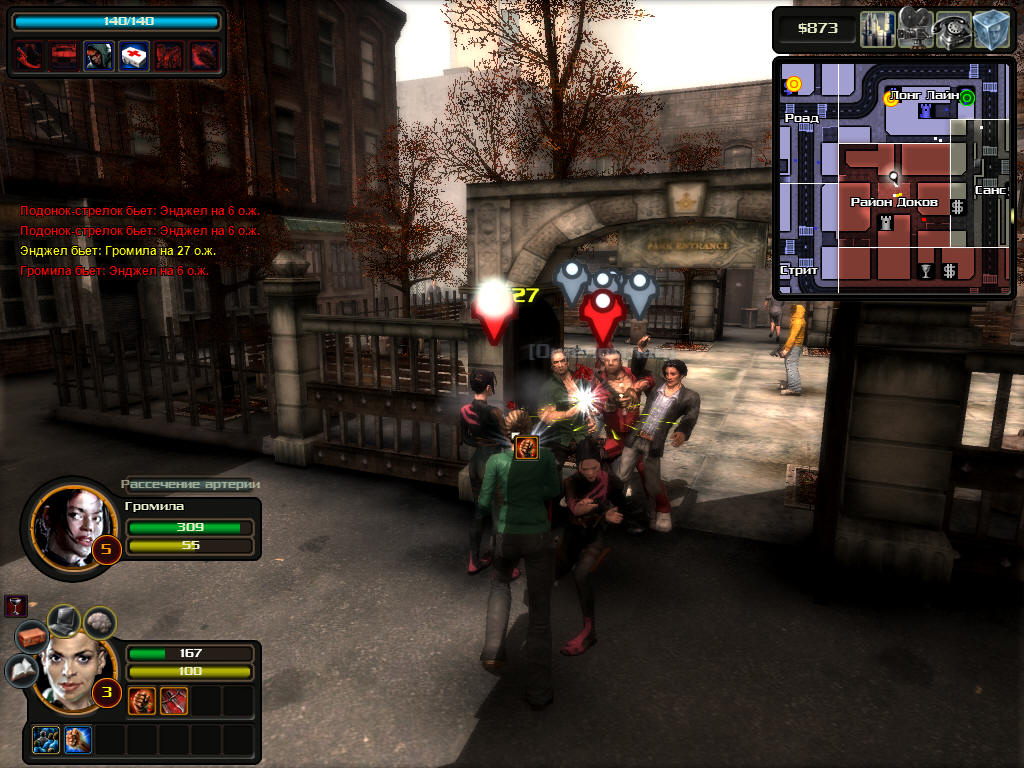1024x768 pixels.
Task: Open the city skyline view icon
Action: pyautogui.click(x=877, y=28)
